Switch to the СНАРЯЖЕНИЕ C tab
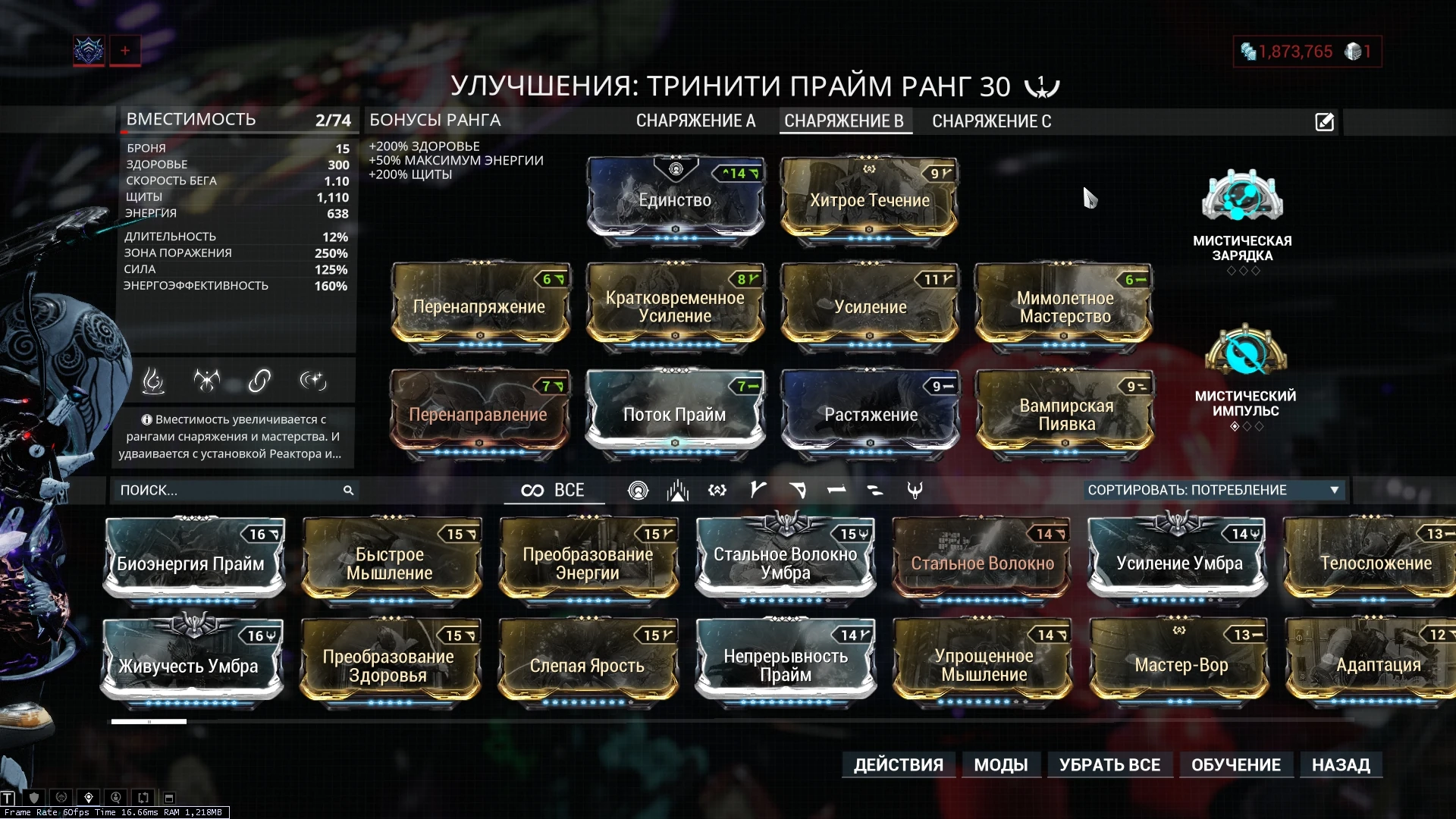 (993, 121)
